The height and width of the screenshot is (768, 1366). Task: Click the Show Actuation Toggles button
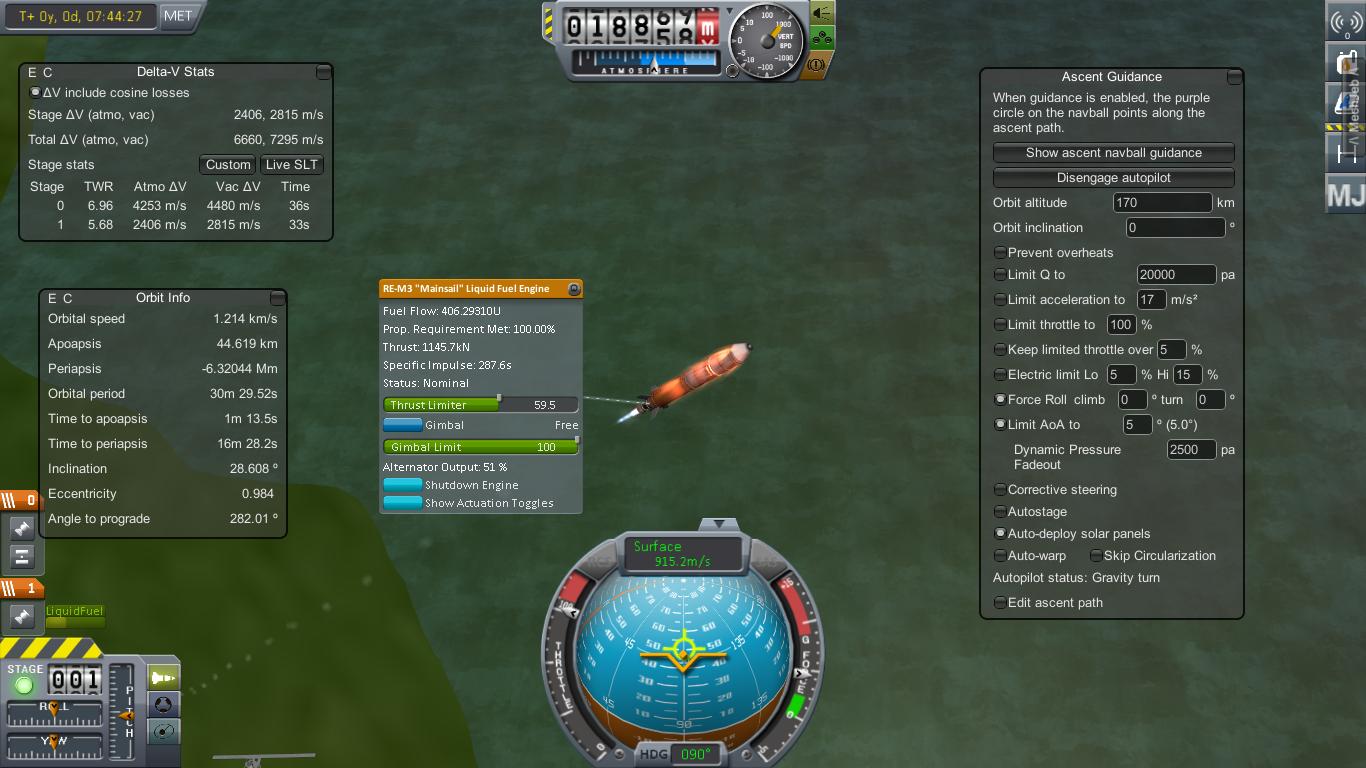[x=403, y=503]
